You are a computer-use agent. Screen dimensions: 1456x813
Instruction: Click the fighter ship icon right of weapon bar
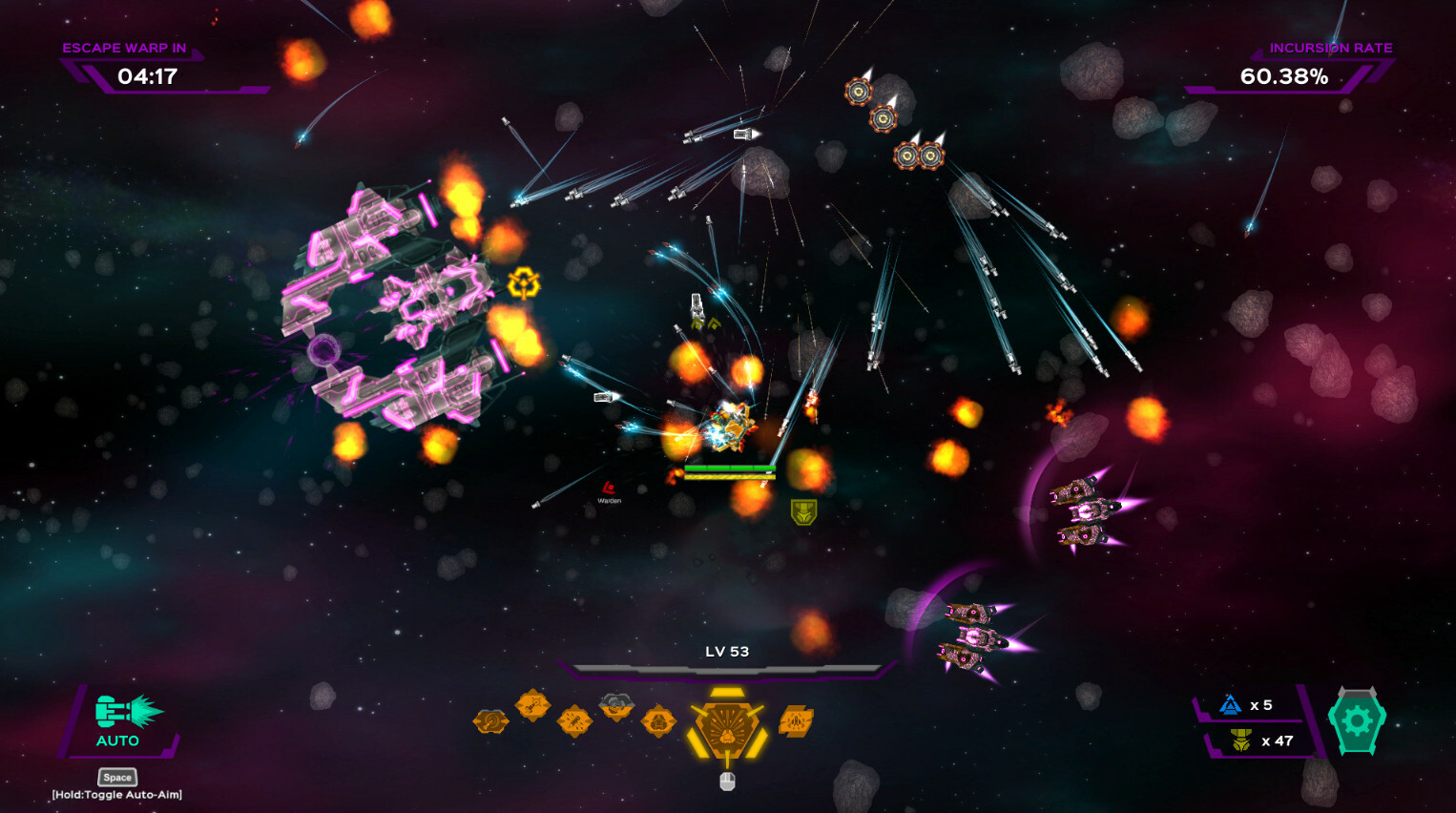pos(795,723)
